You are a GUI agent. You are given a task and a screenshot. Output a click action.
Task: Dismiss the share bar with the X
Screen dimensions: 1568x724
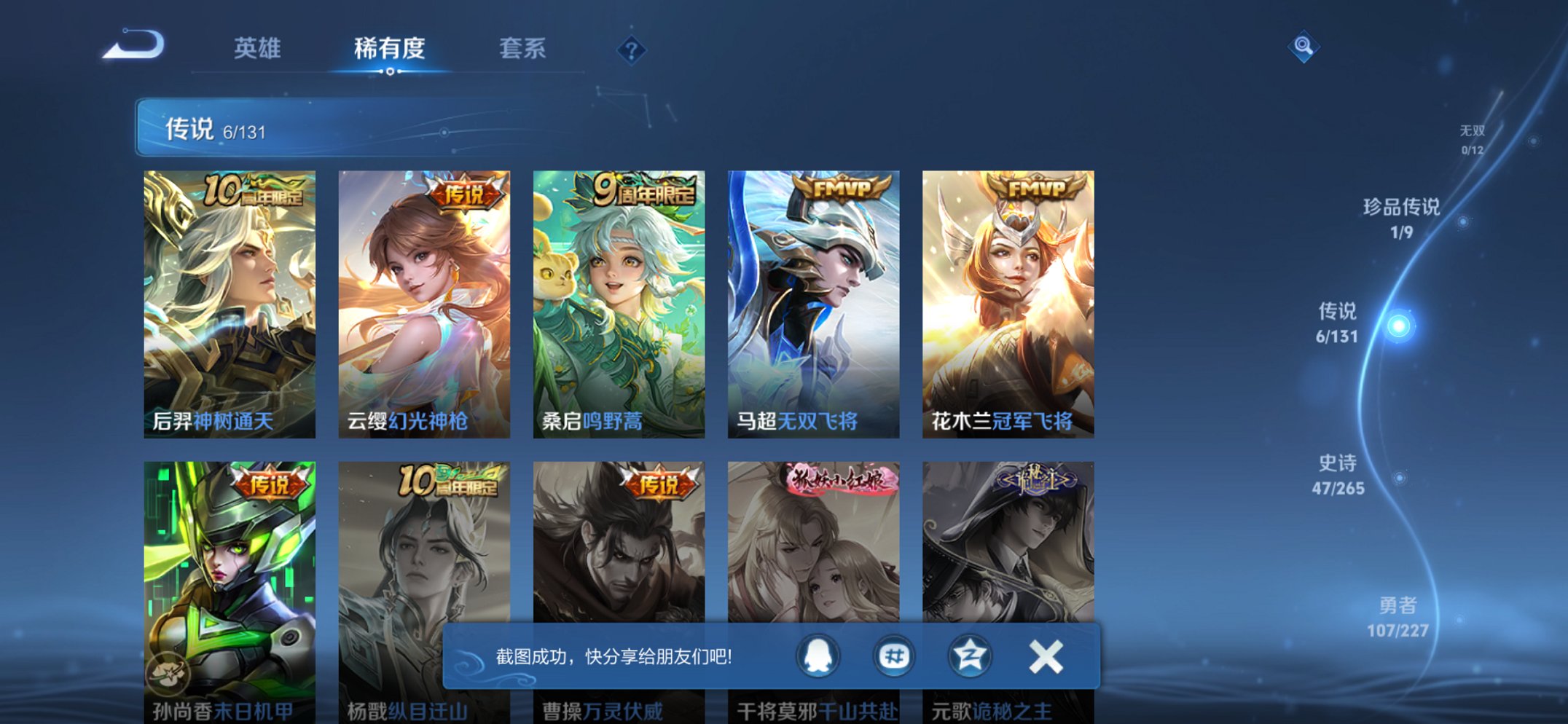click(x=1045, y=655)
